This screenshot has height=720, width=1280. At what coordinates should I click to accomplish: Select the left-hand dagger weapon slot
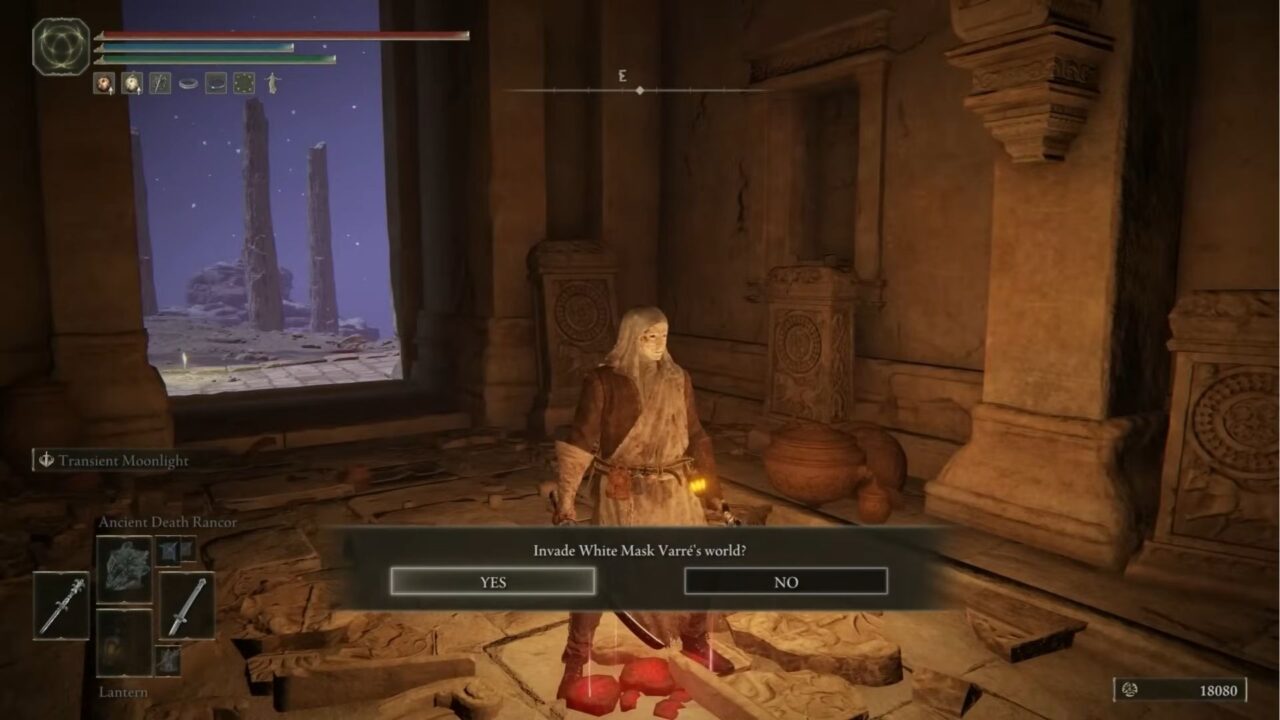[61, 605]
